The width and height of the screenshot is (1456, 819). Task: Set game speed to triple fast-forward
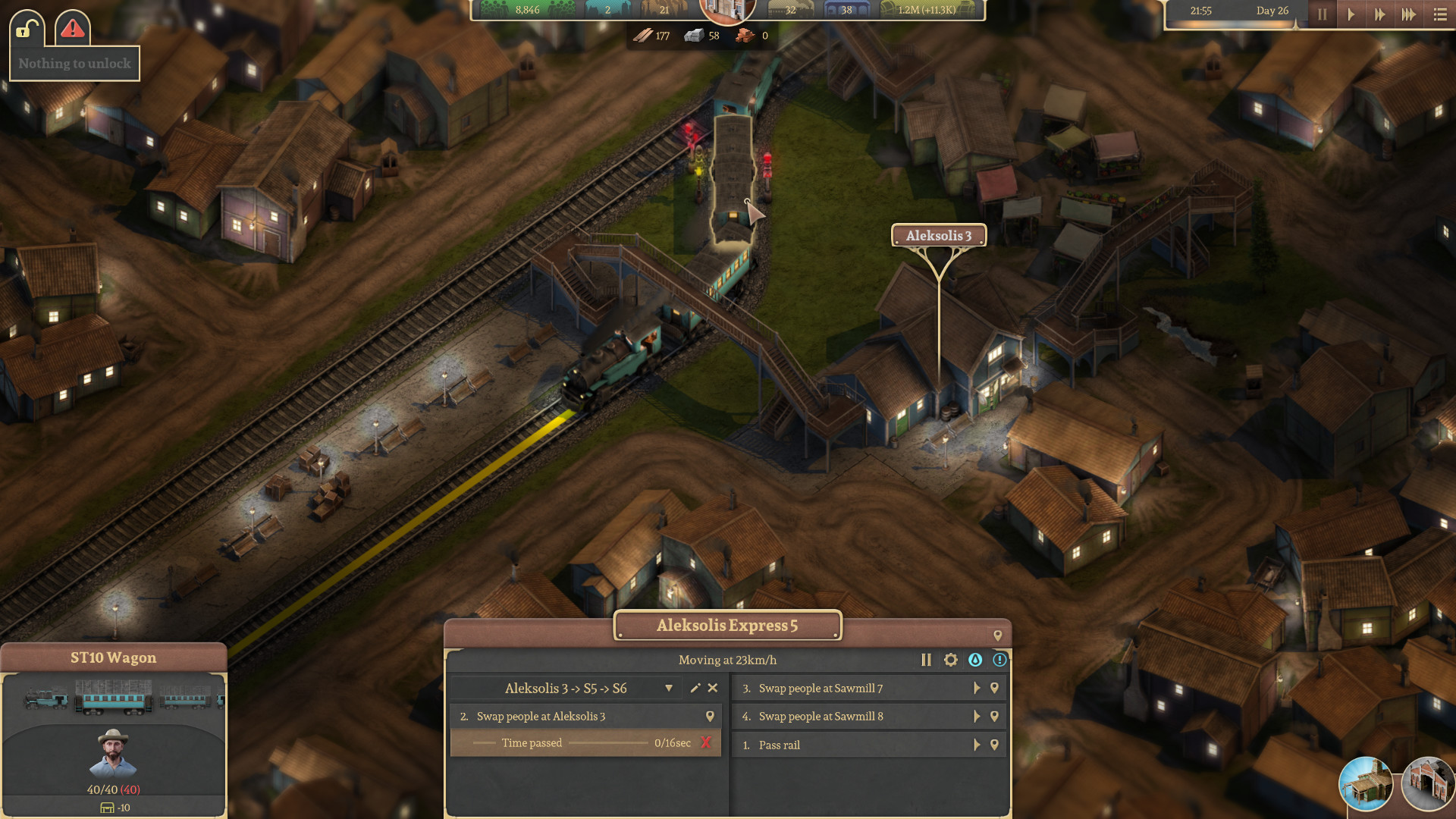pos(1408,14)
